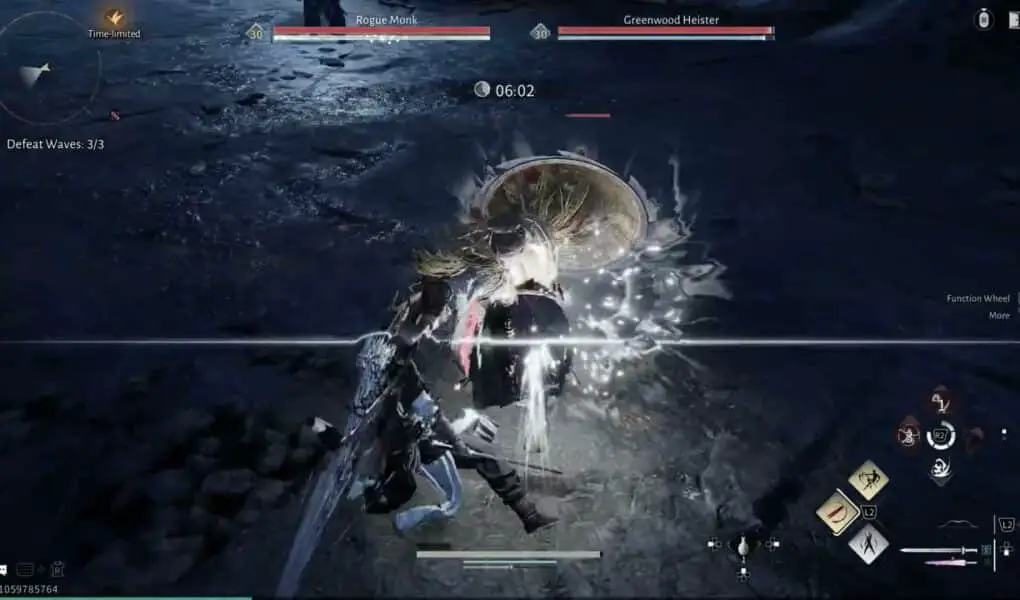Click the lantern icon in top corner
The image size is (1020, 600).
pos(984,20)
